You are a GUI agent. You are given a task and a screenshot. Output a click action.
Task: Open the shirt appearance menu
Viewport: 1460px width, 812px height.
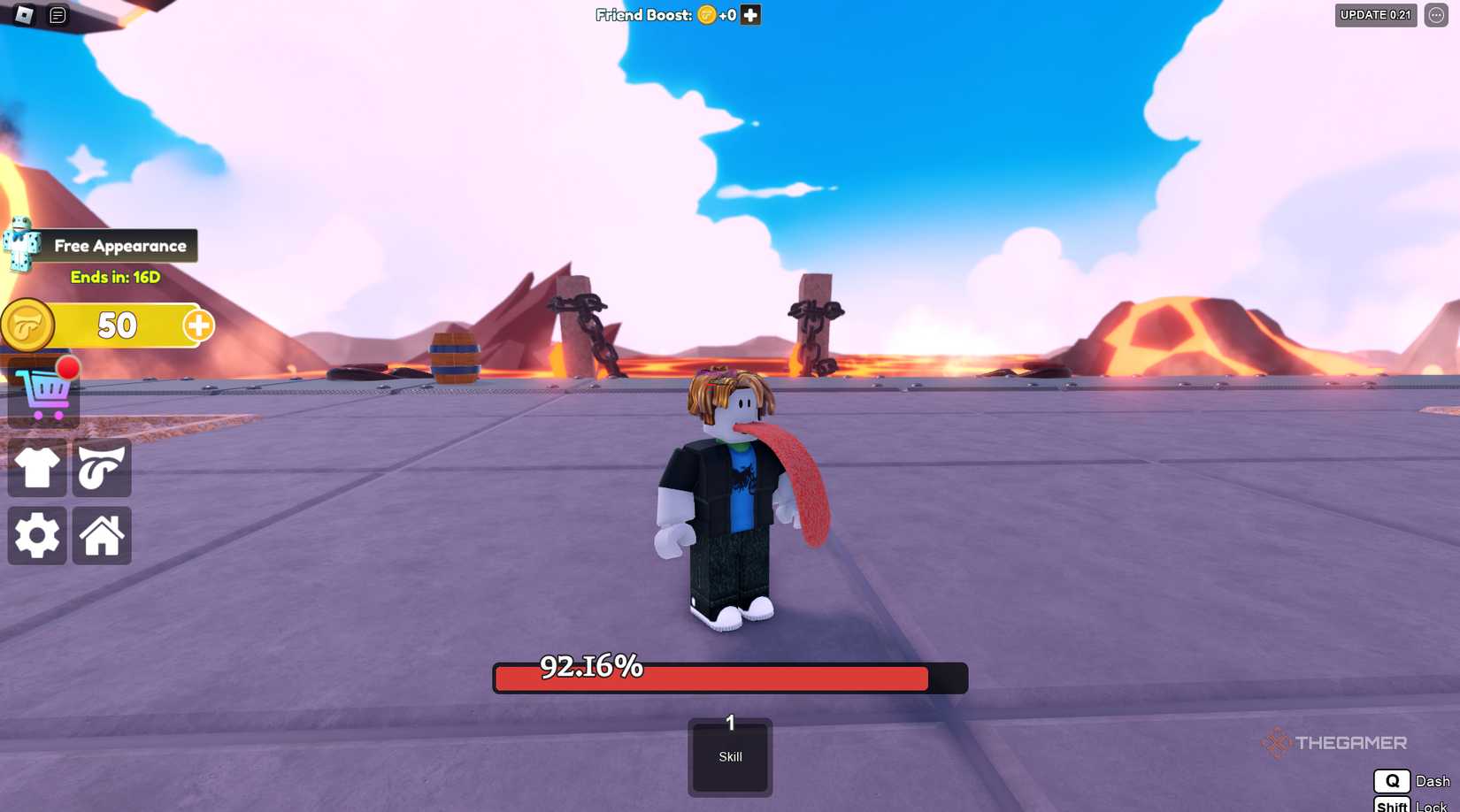(36, 469)
